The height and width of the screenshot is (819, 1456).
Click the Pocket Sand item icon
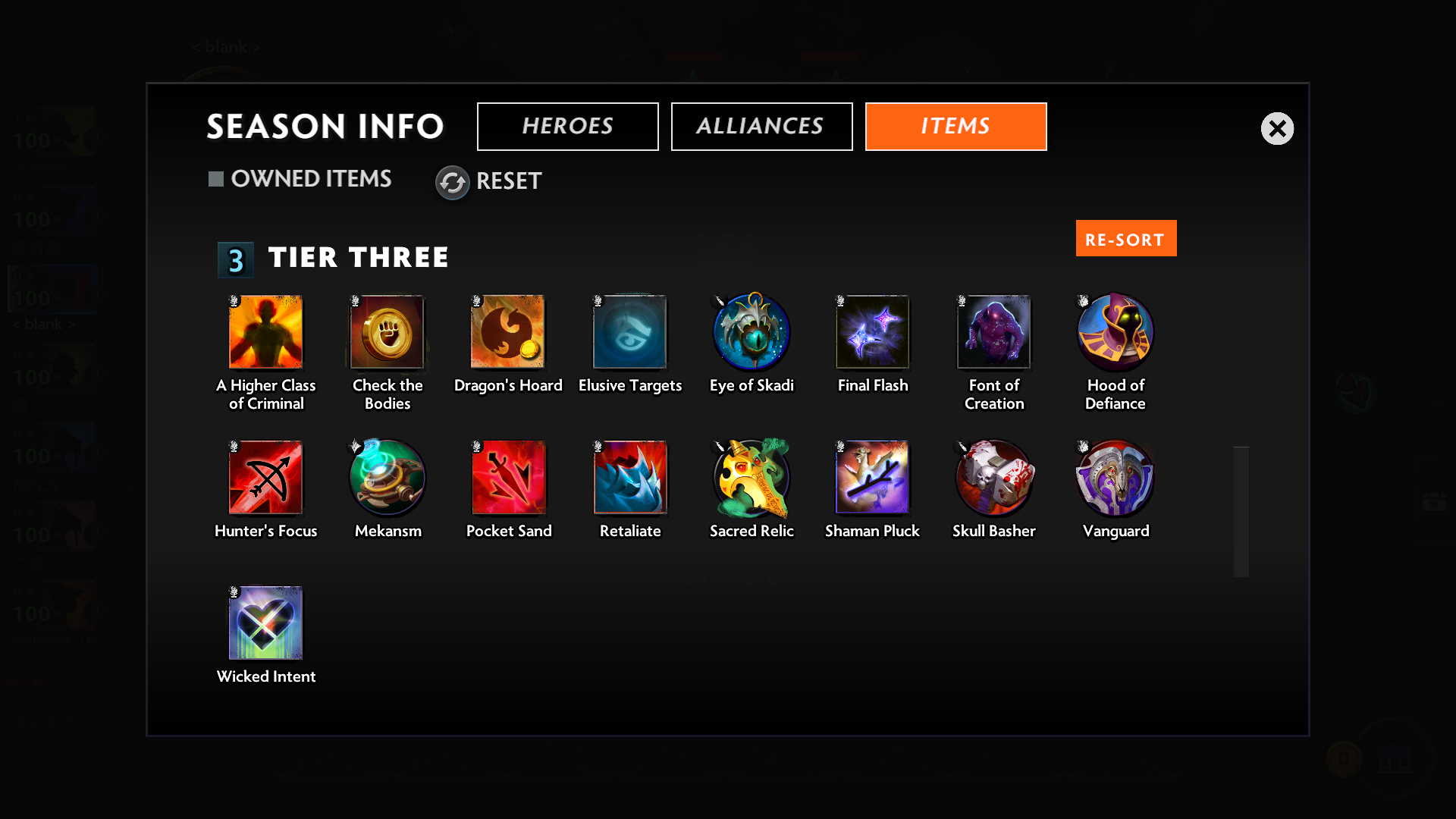[509, 478]
